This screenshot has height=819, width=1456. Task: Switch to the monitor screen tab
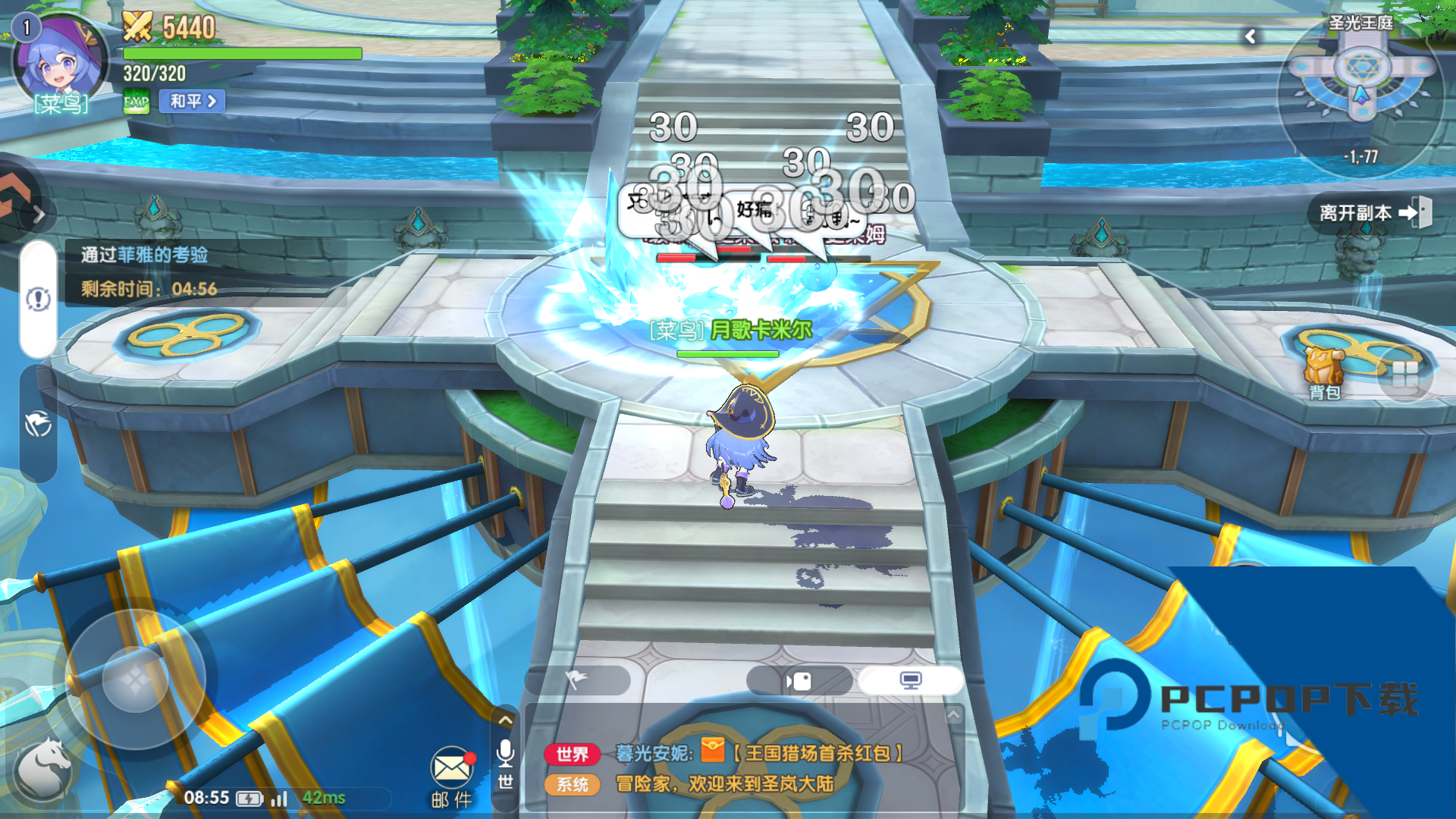coord(910,680)
